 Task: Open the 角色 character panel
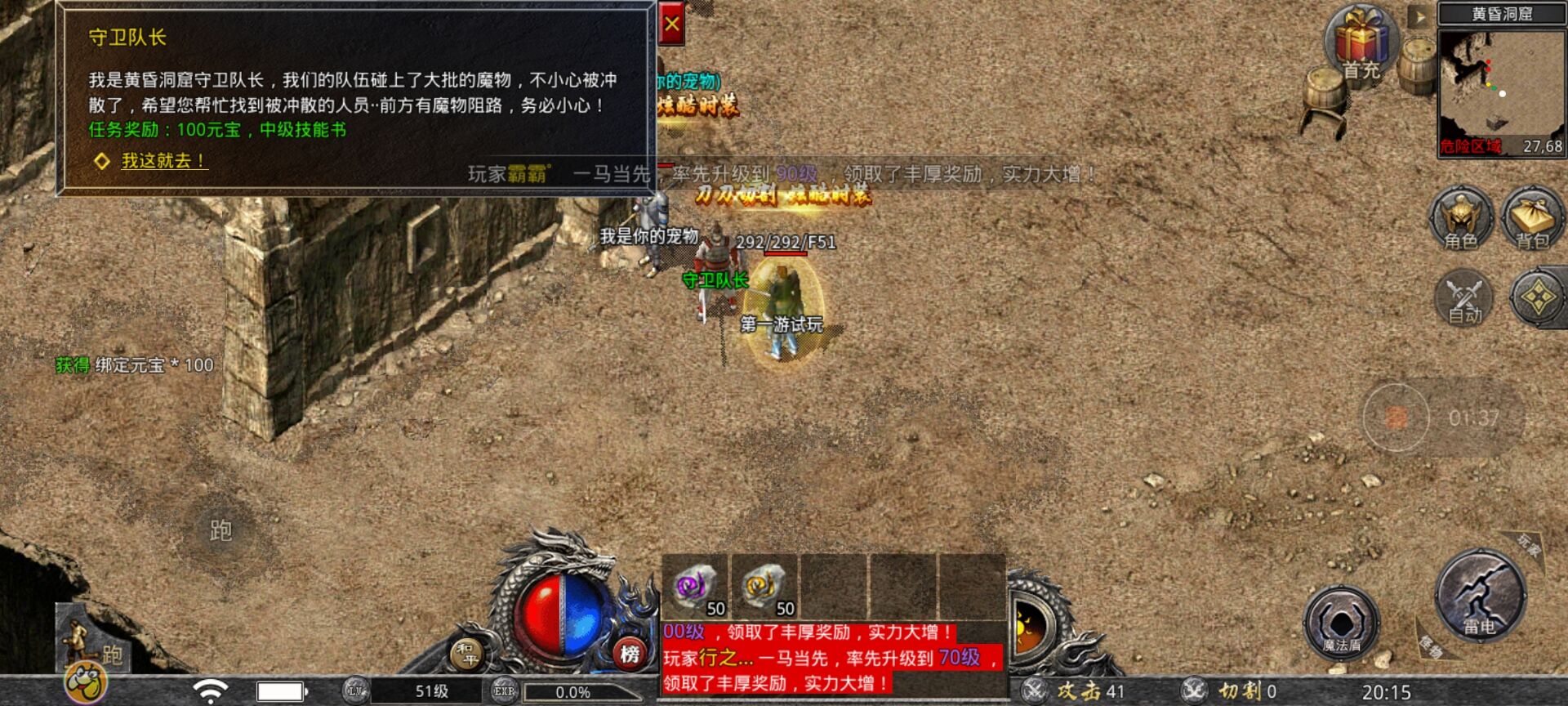(1462, 221)
